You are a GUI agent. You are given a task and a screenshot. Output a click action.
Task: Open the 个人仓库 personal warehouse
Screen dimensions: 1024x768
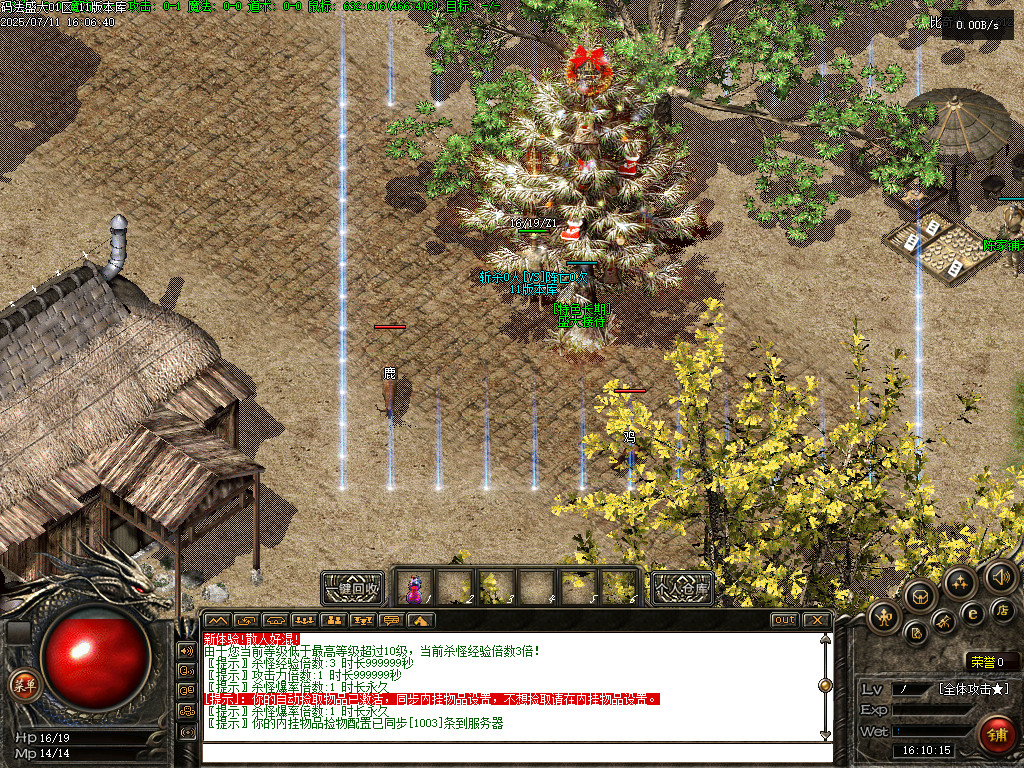681,587
